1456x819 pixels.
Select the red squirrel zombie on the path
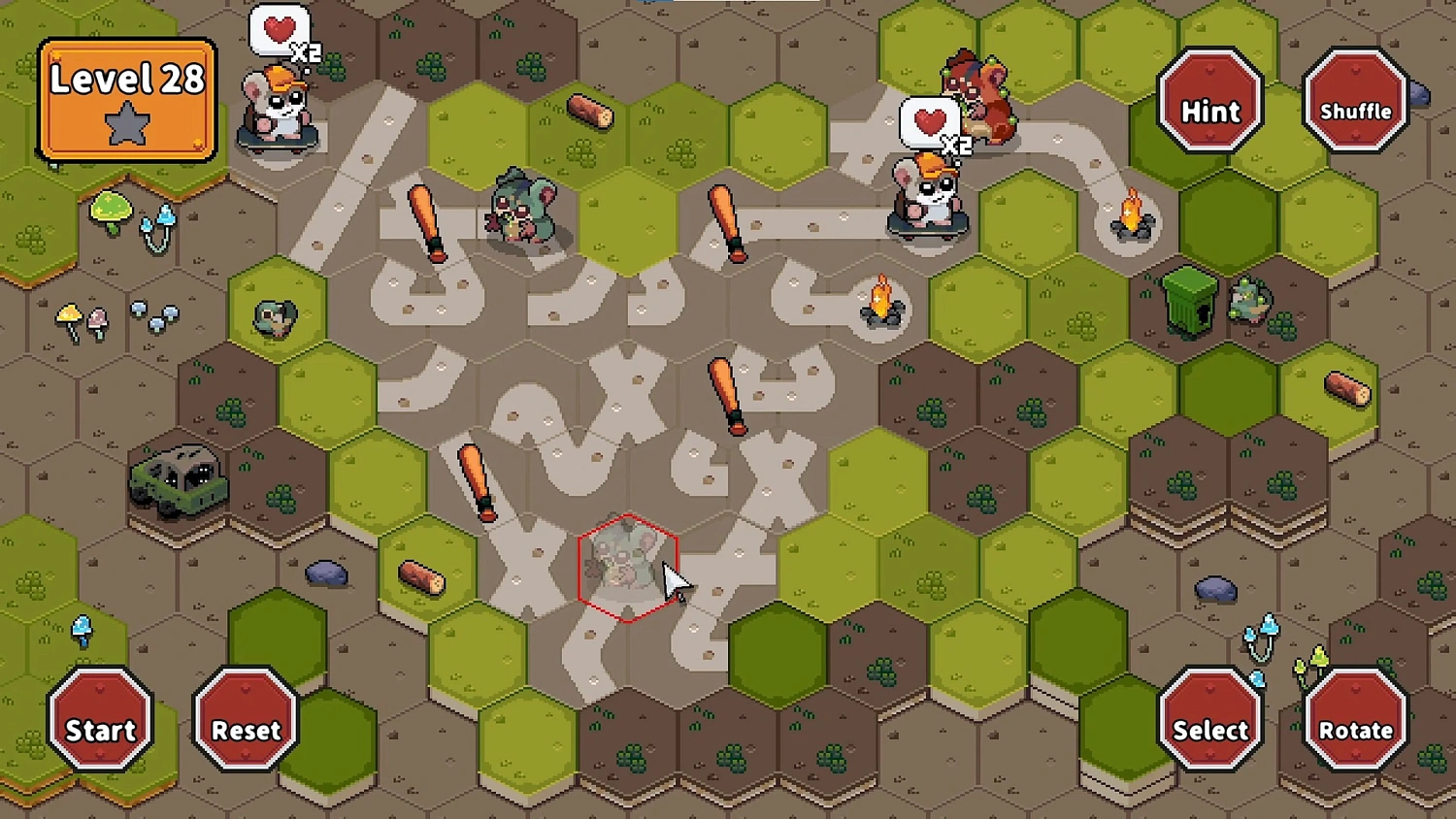(x=980, y=97)
